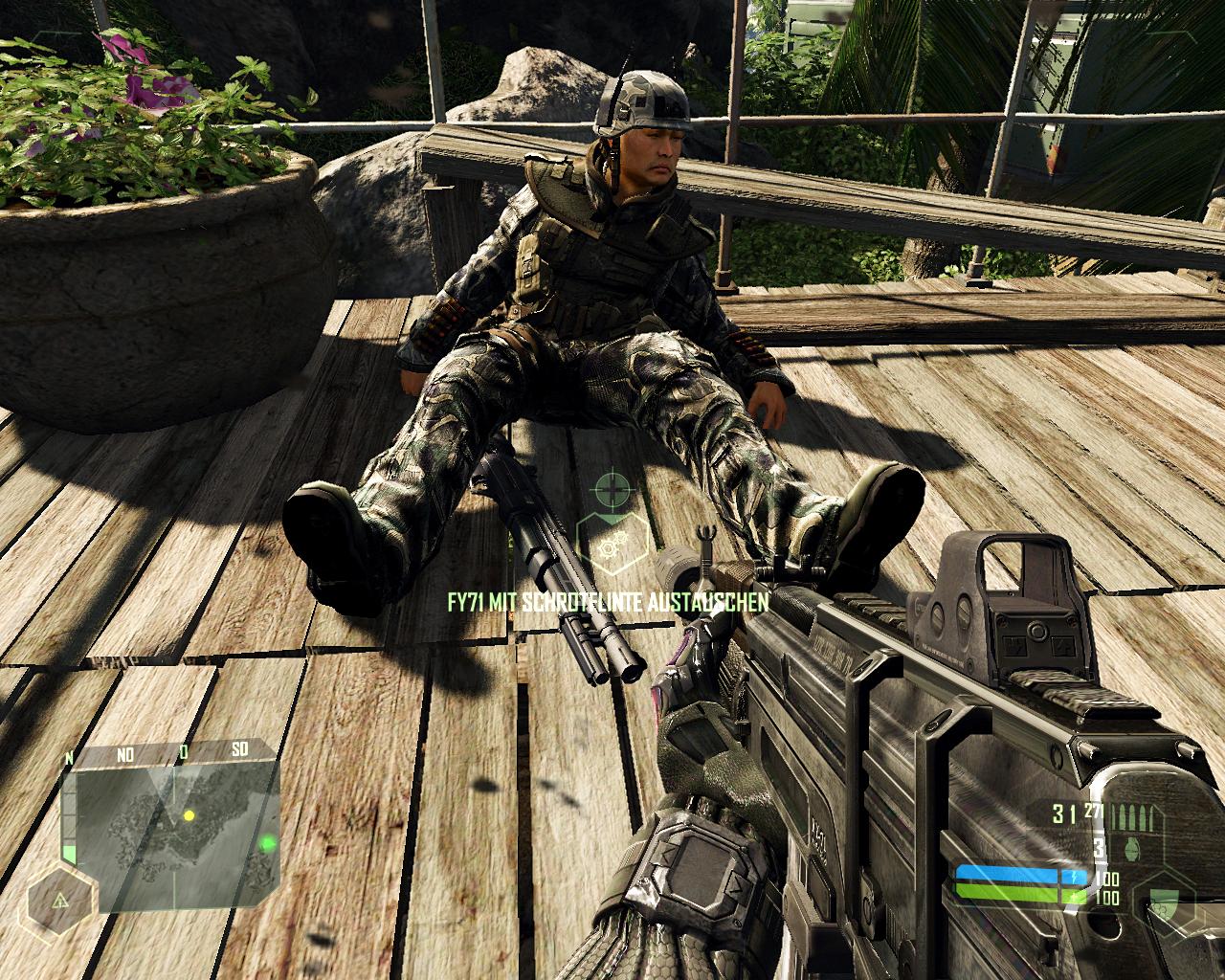Click the green marker on the minimap
Viewport: 1225px width, 980px height.
coord(269,843)
